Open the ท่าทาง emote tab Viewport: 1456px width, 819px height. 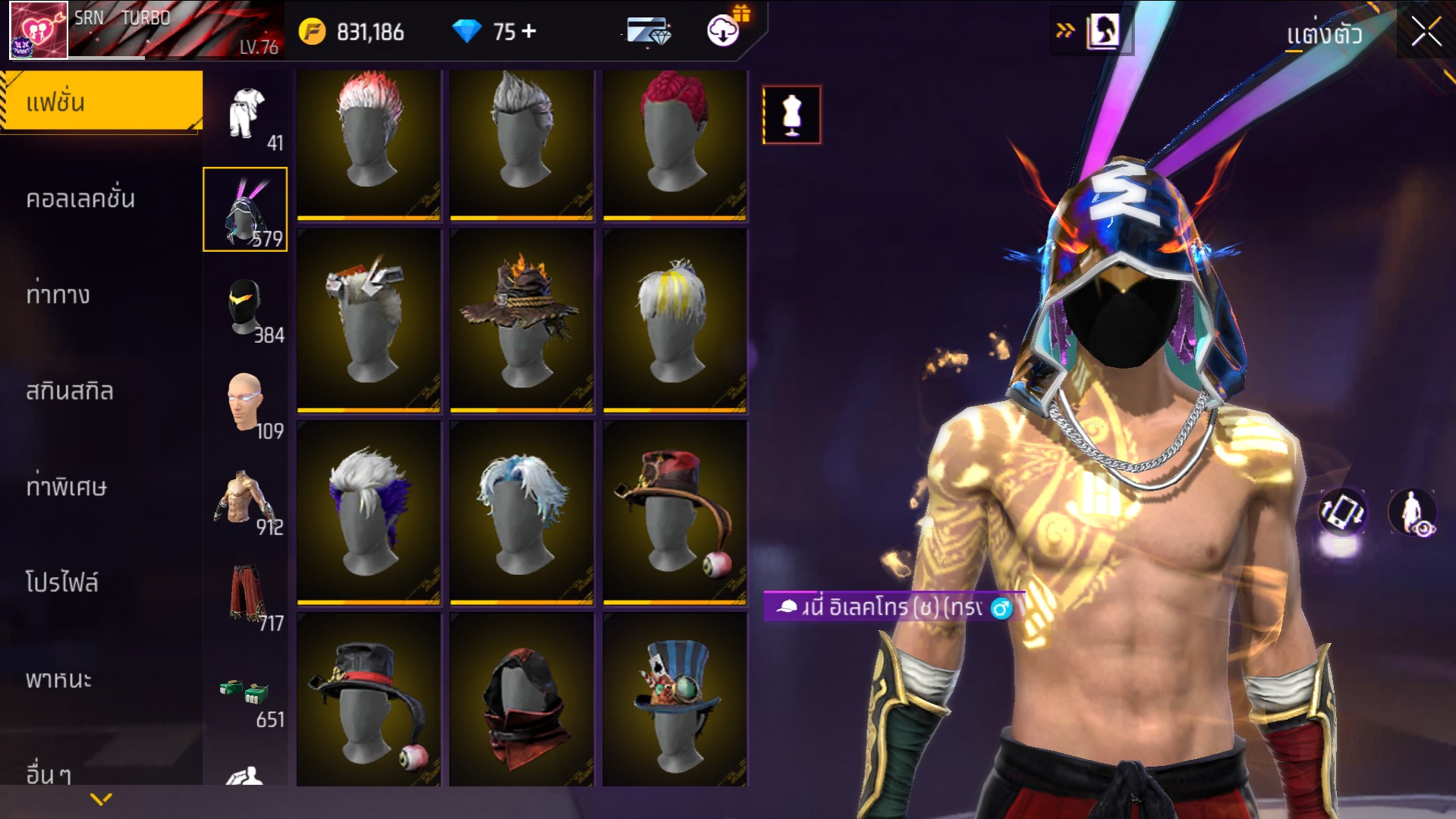58,294
